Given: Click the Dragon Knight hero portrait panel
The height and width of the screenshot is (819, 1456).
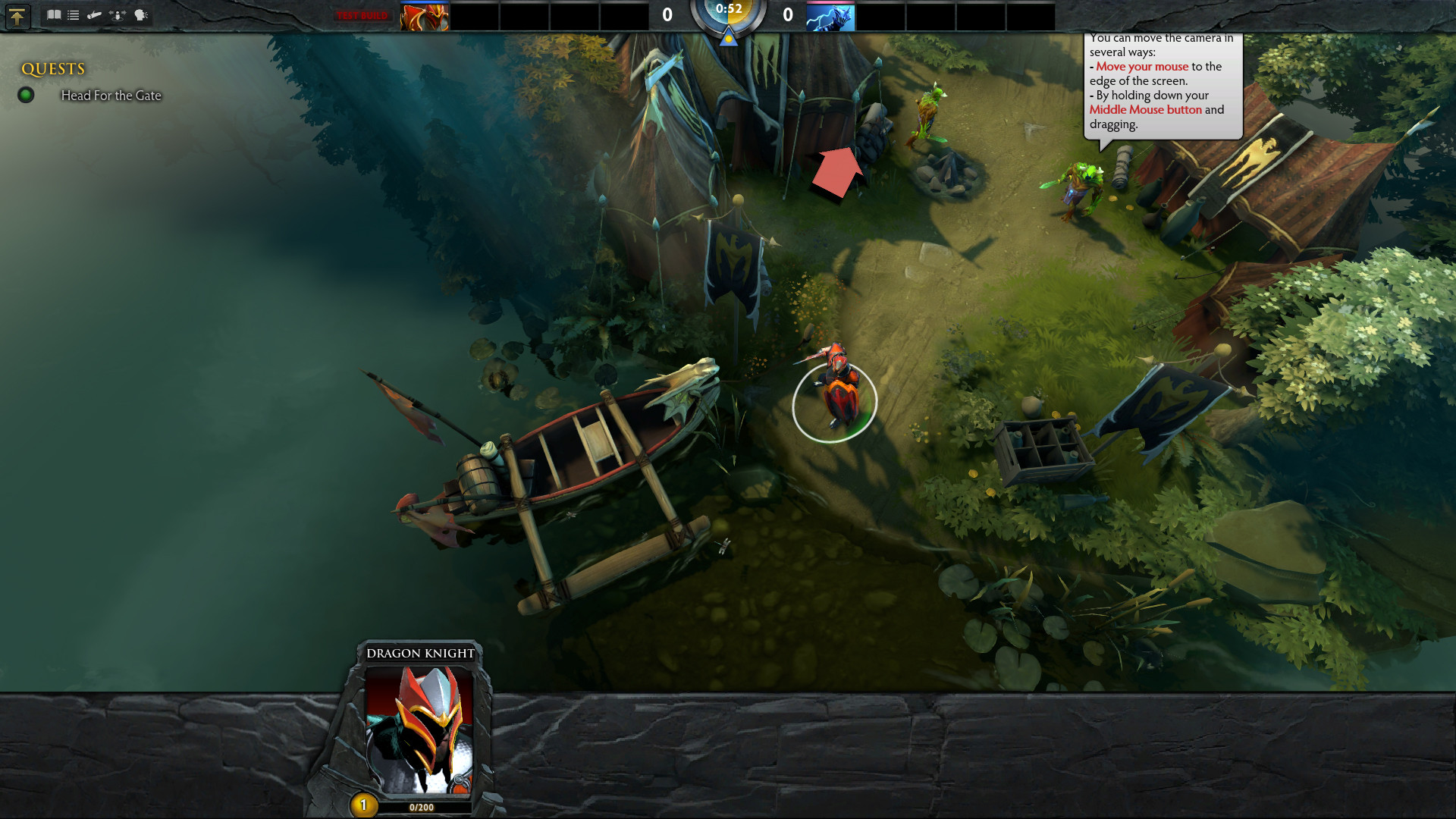Looking at the screenshot, I should click(419, 730).
